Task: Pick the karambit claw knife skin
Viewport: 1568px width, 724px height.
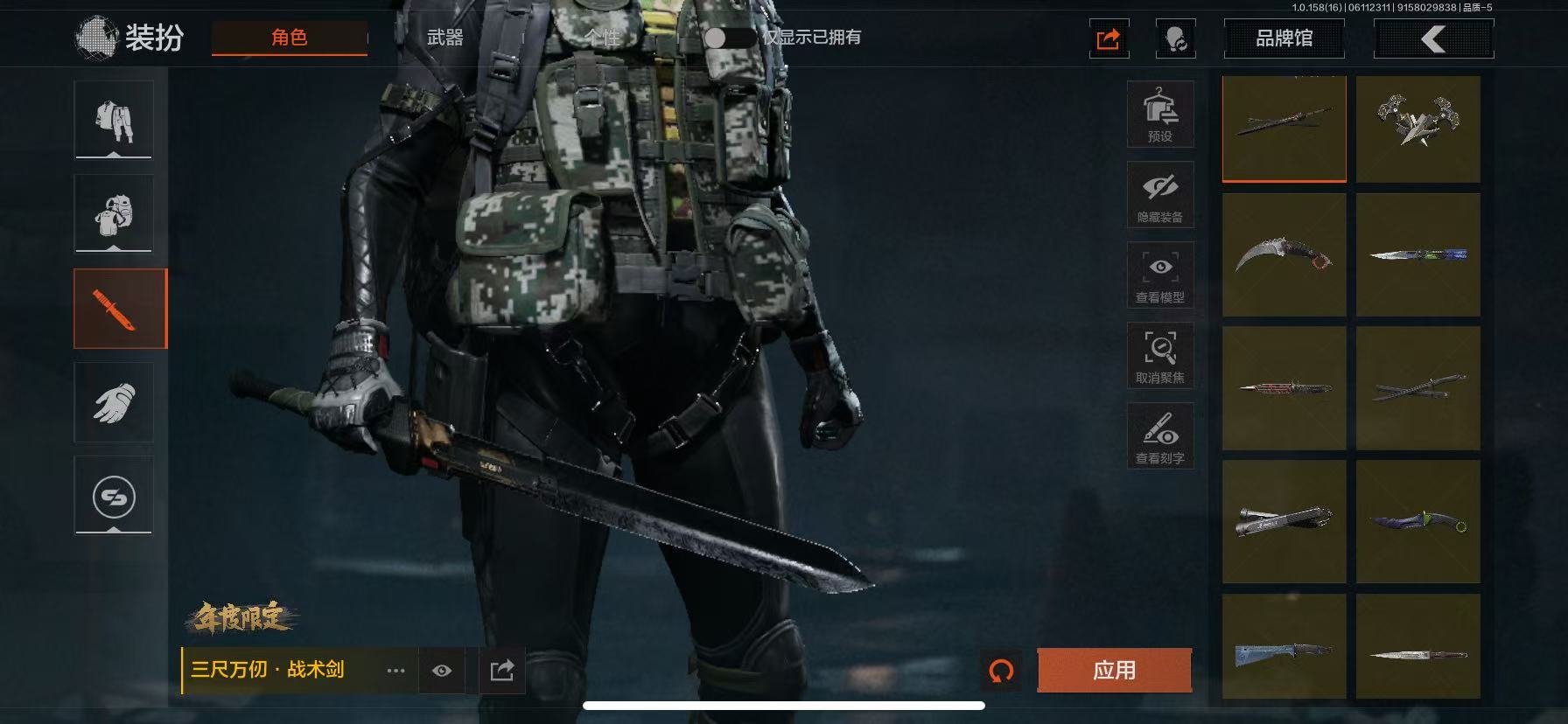Action: [1284, 254]
